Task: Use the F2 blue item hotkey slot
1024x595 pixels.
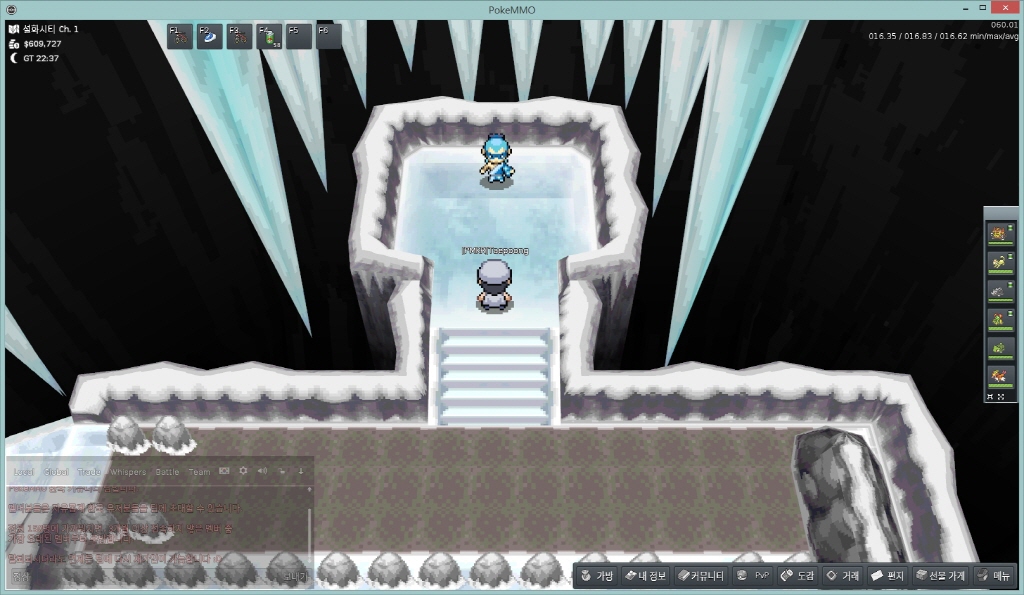Action: (x=209, y=36)
